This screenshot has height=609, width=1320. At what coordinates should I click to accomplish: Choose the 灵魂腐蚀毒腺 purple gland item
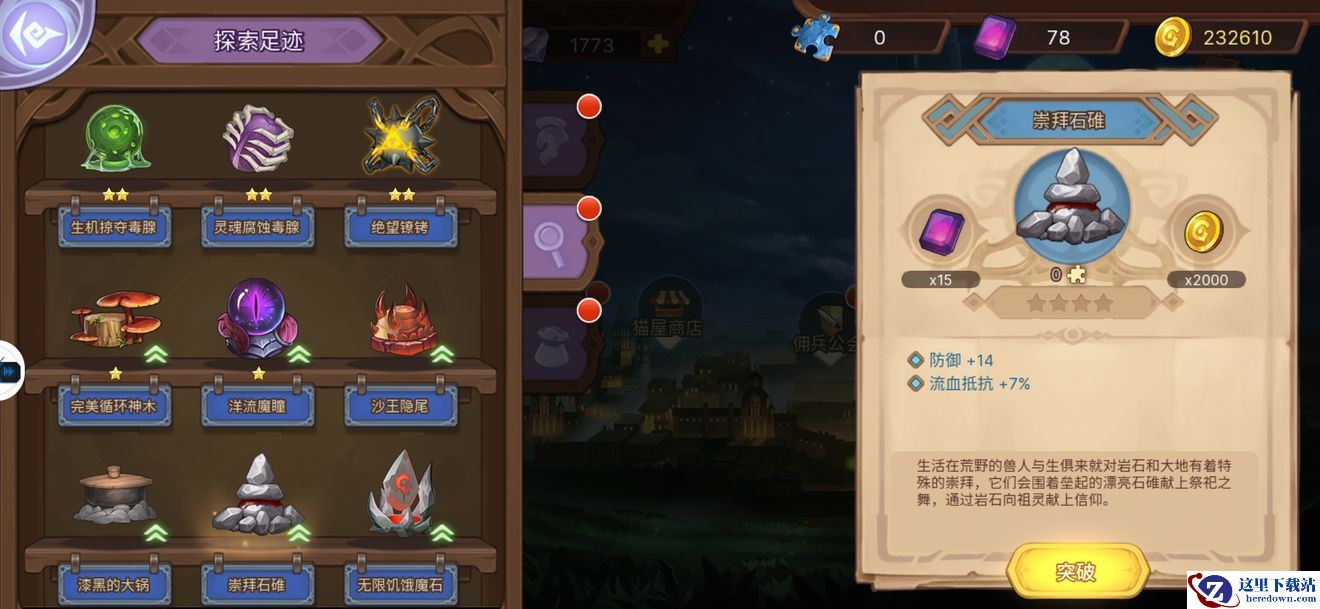point(258,140)
